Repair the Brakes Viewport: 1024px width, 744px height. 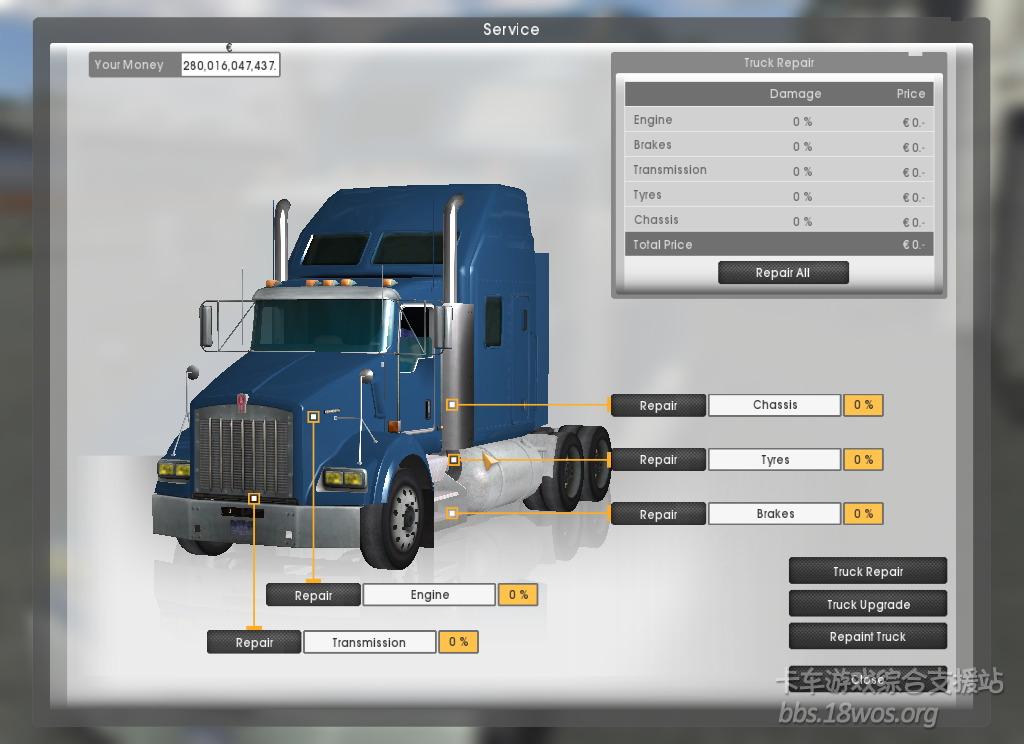[x=658, y=515]
